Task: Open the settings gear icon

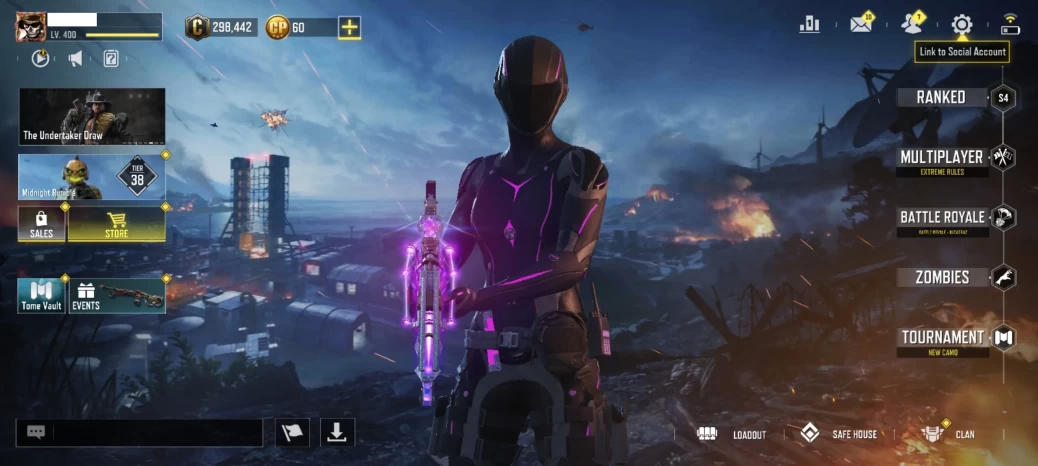Action: pyautogui.click(x=962, y=25)
